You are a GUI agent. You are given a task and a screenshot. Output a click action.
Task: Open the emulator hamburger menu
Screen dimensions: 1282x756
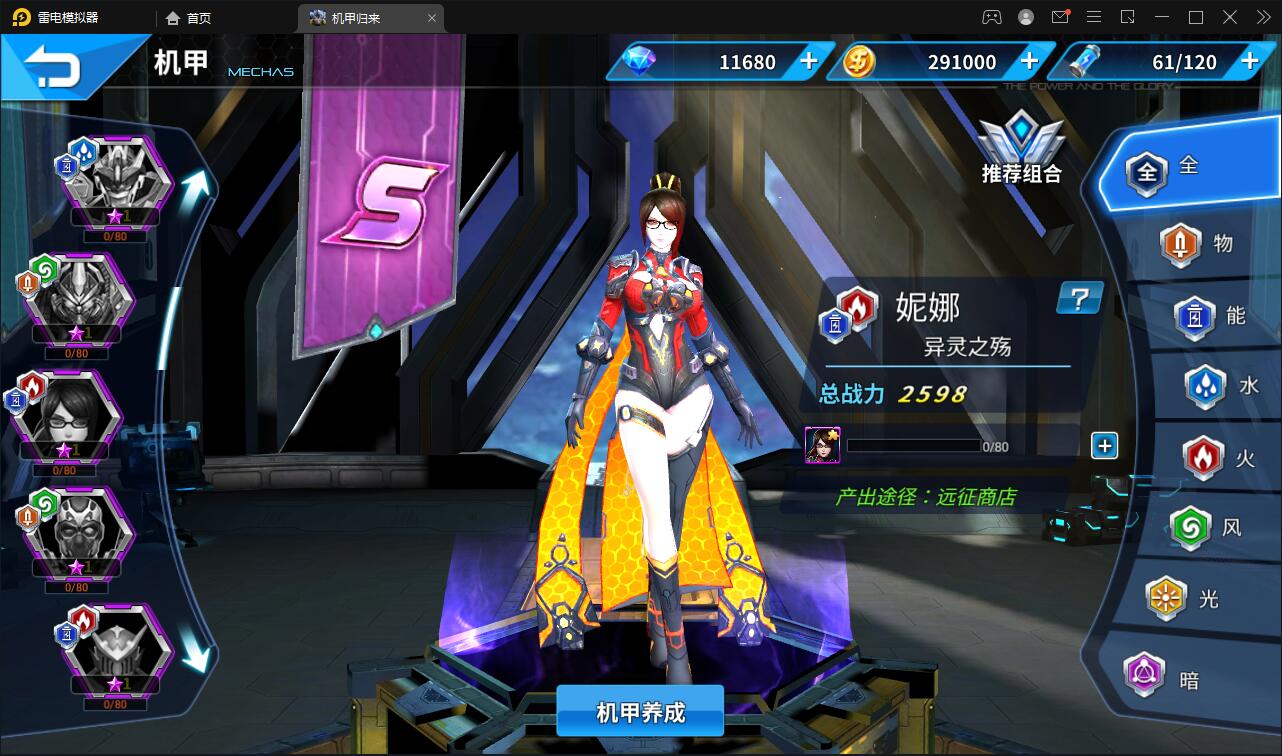[1095, 17]
